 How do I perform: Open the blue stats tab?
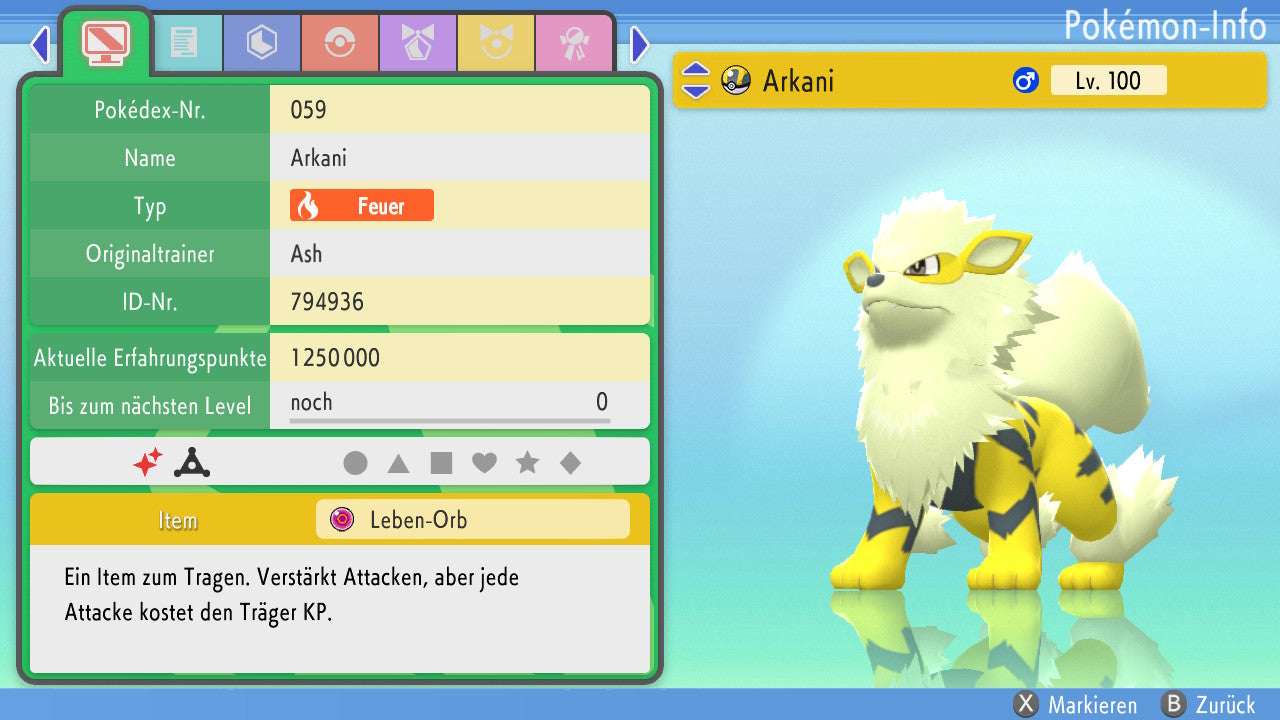click(261, 43)
